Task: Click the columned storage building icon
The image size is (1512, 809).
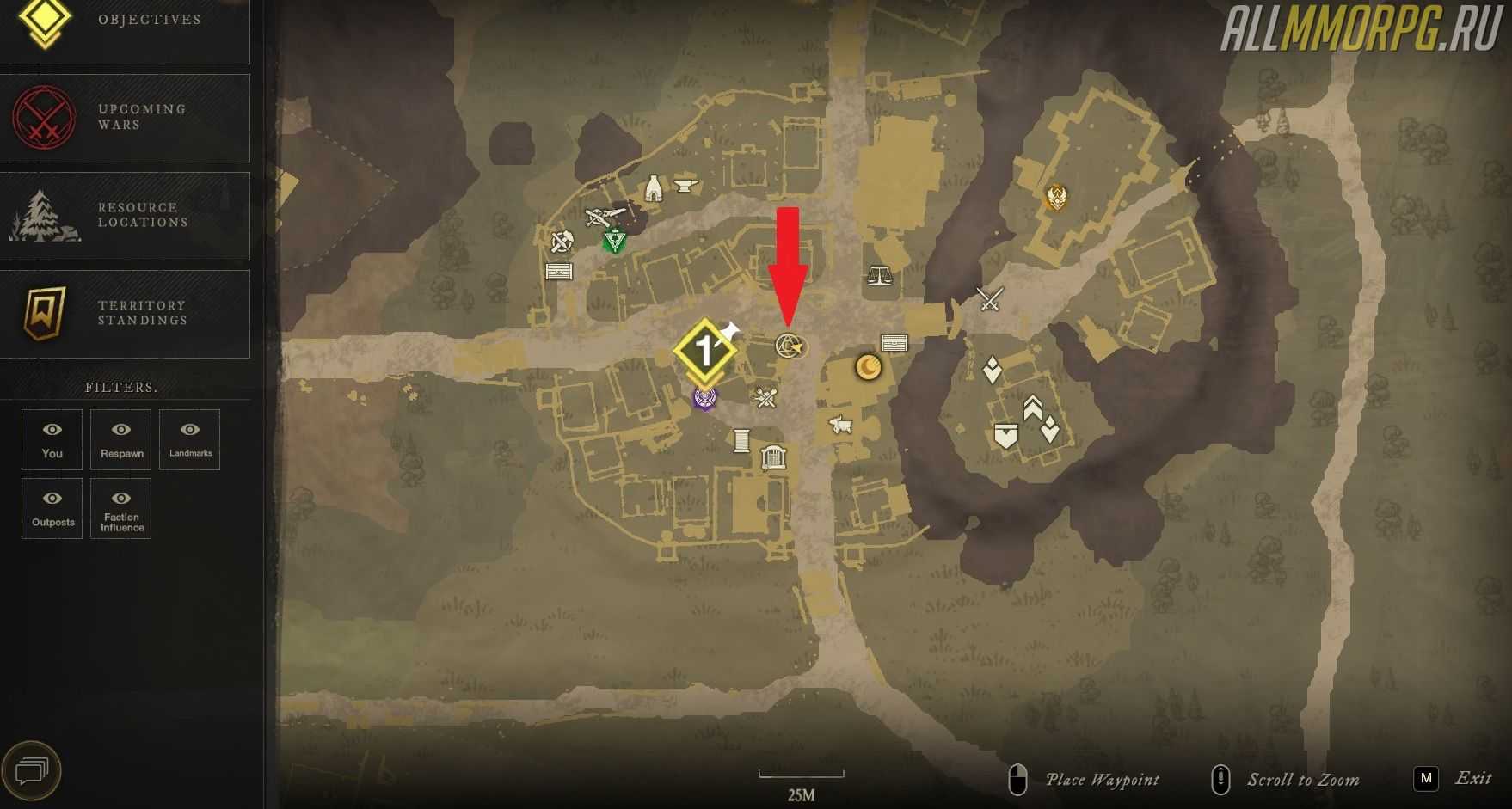Action: [774, 457]
